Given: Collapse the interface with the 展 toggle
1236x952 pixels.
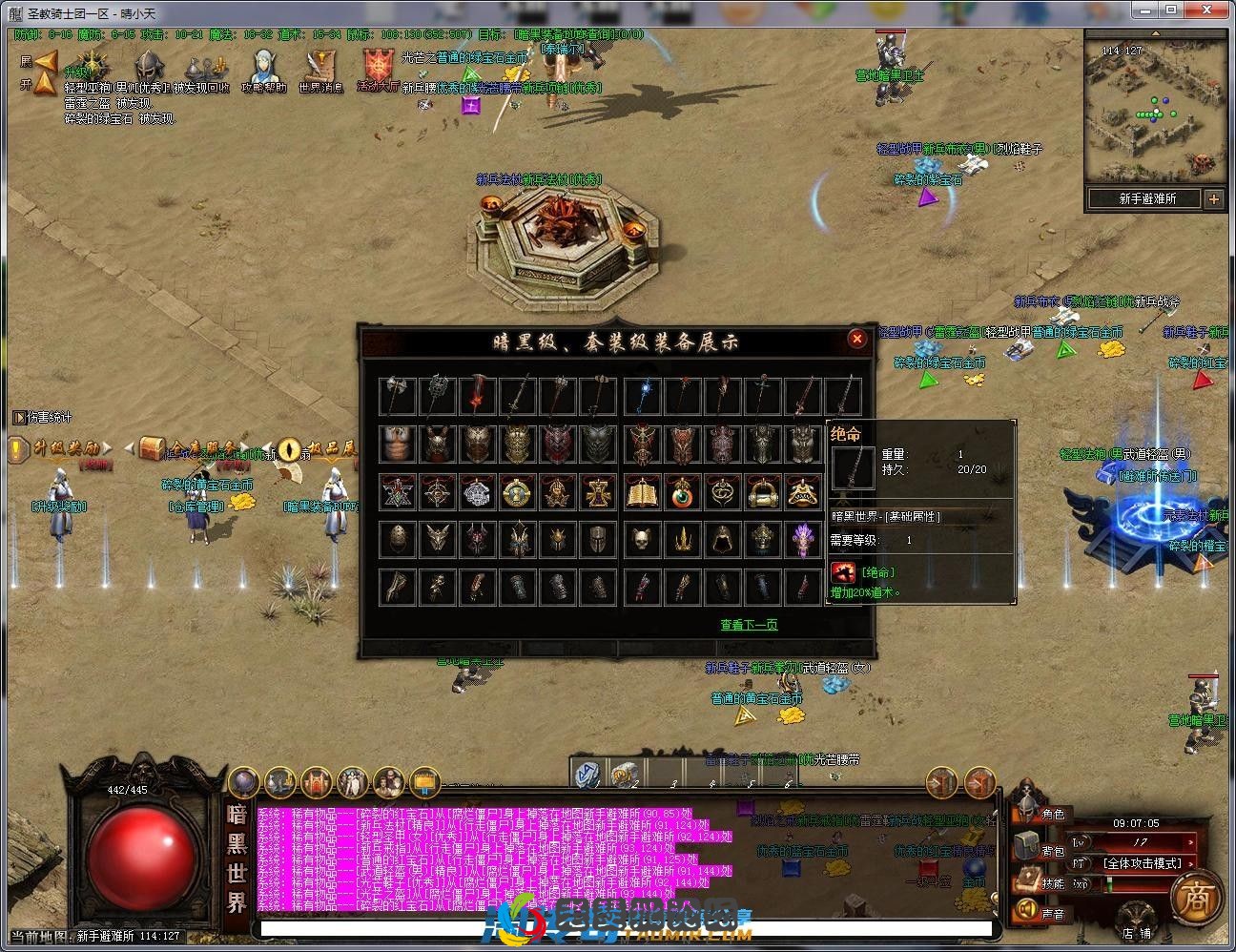Looking at the screenshot, I should pyautogui.click(x=43, y=61).
